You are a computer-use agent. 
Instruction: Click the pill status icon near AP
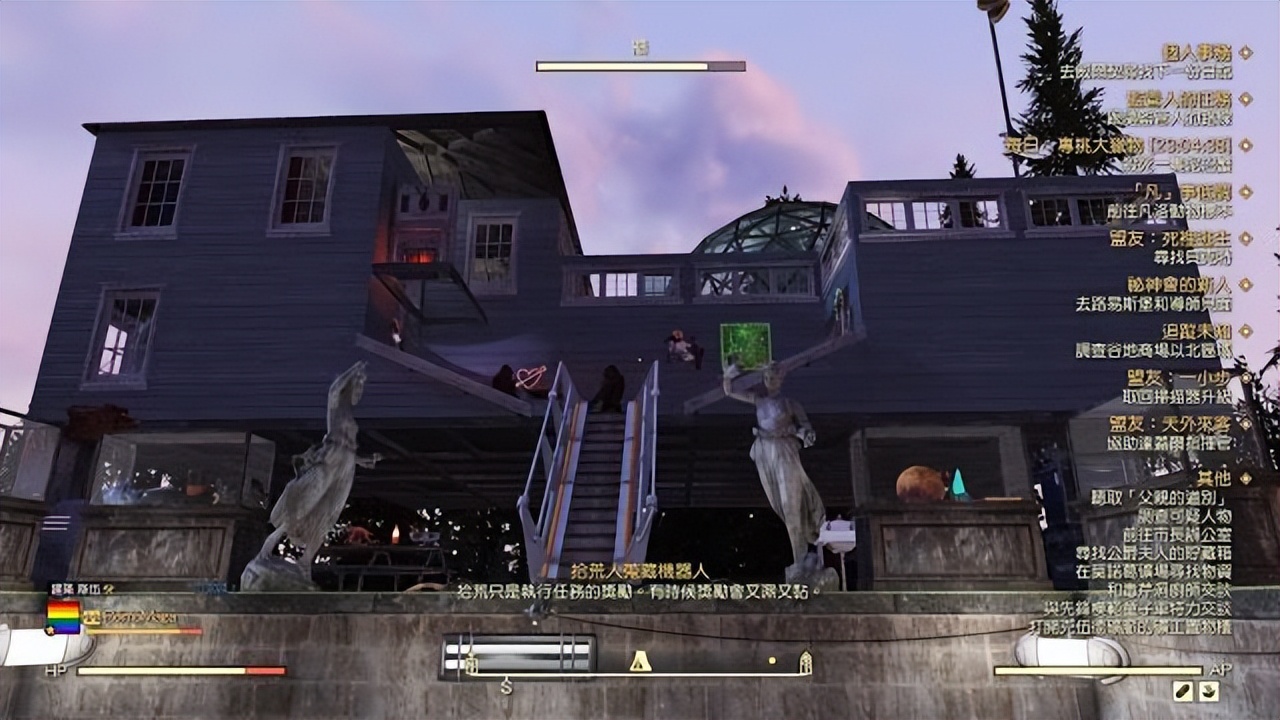[1183, 691]
